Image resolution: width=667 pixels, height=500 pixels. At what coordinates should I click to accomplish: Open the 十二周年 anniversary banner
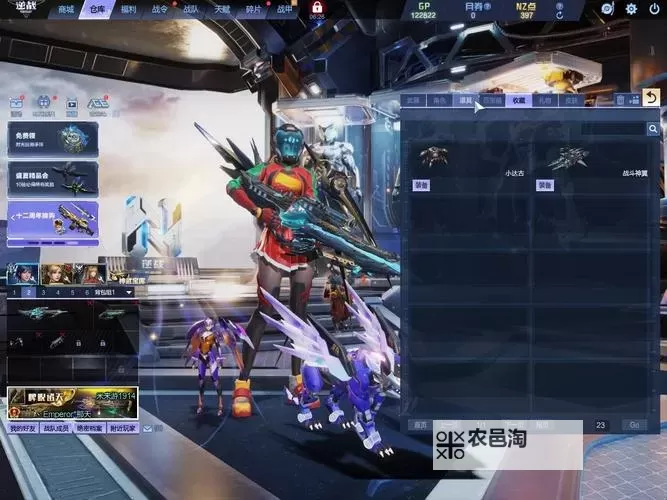tap(53, 217)
